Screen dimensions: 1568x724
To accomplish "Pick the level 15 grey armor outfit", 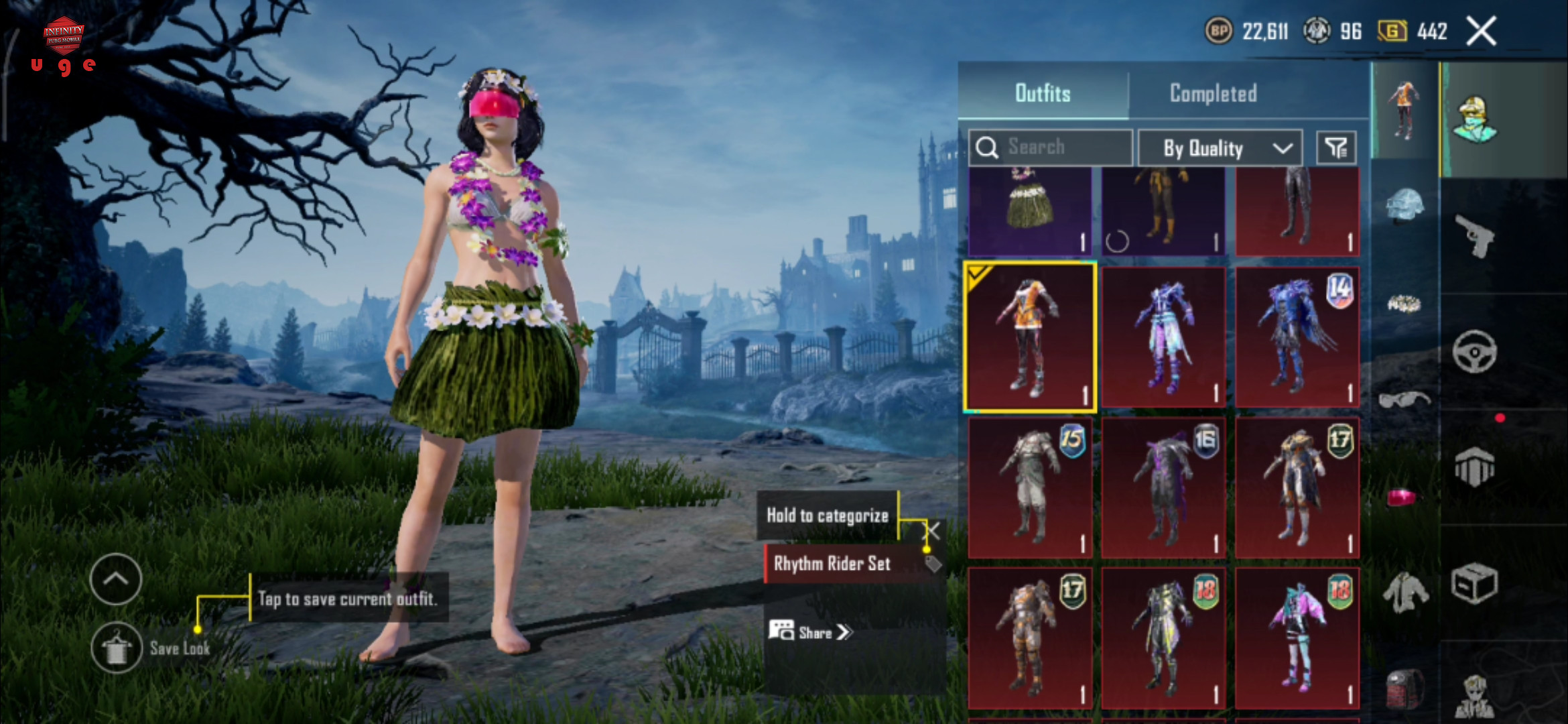I will coord(1030,488).
